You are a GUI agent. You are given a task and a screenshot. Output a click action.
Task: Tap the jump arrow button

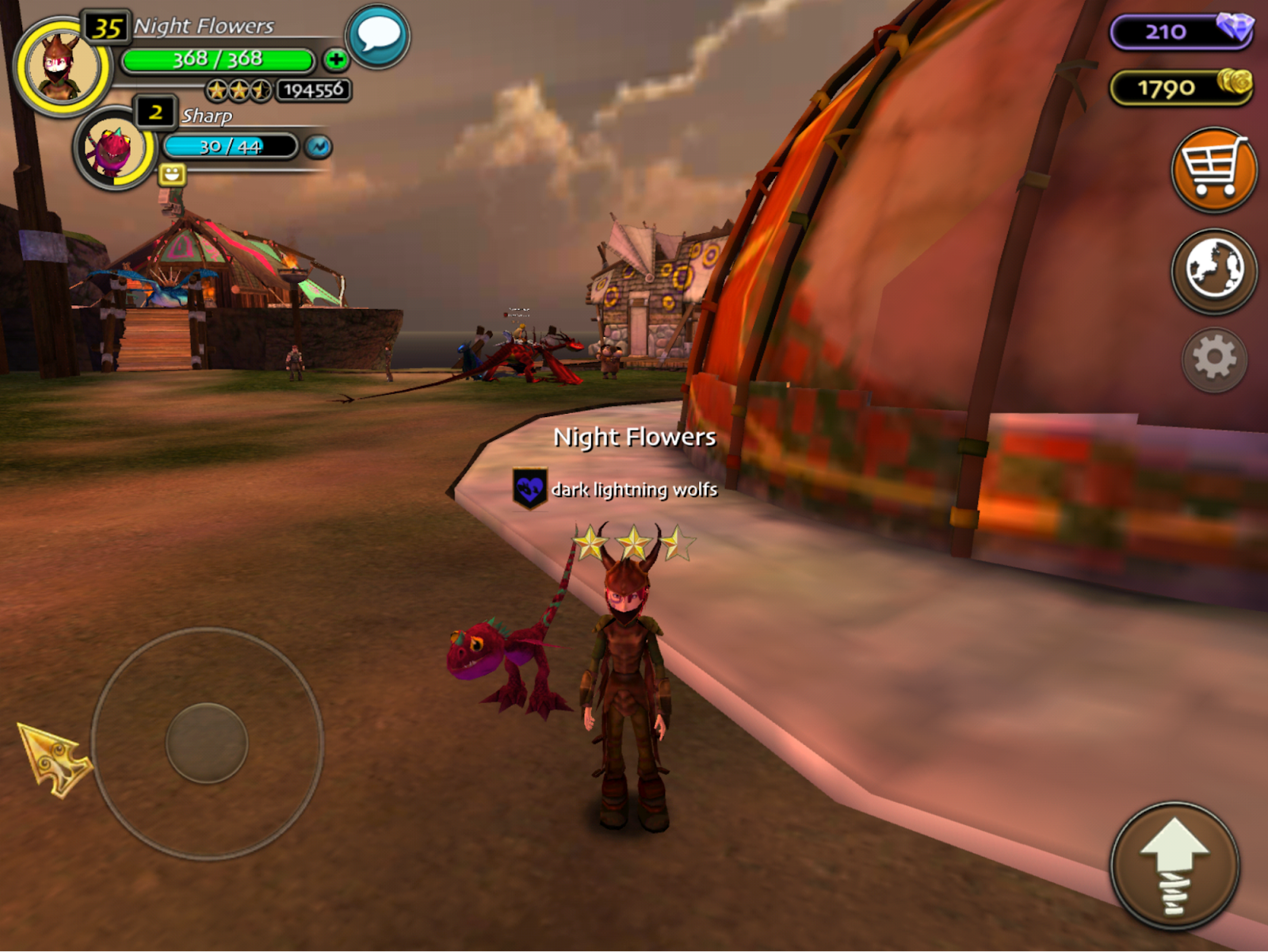1174,866
